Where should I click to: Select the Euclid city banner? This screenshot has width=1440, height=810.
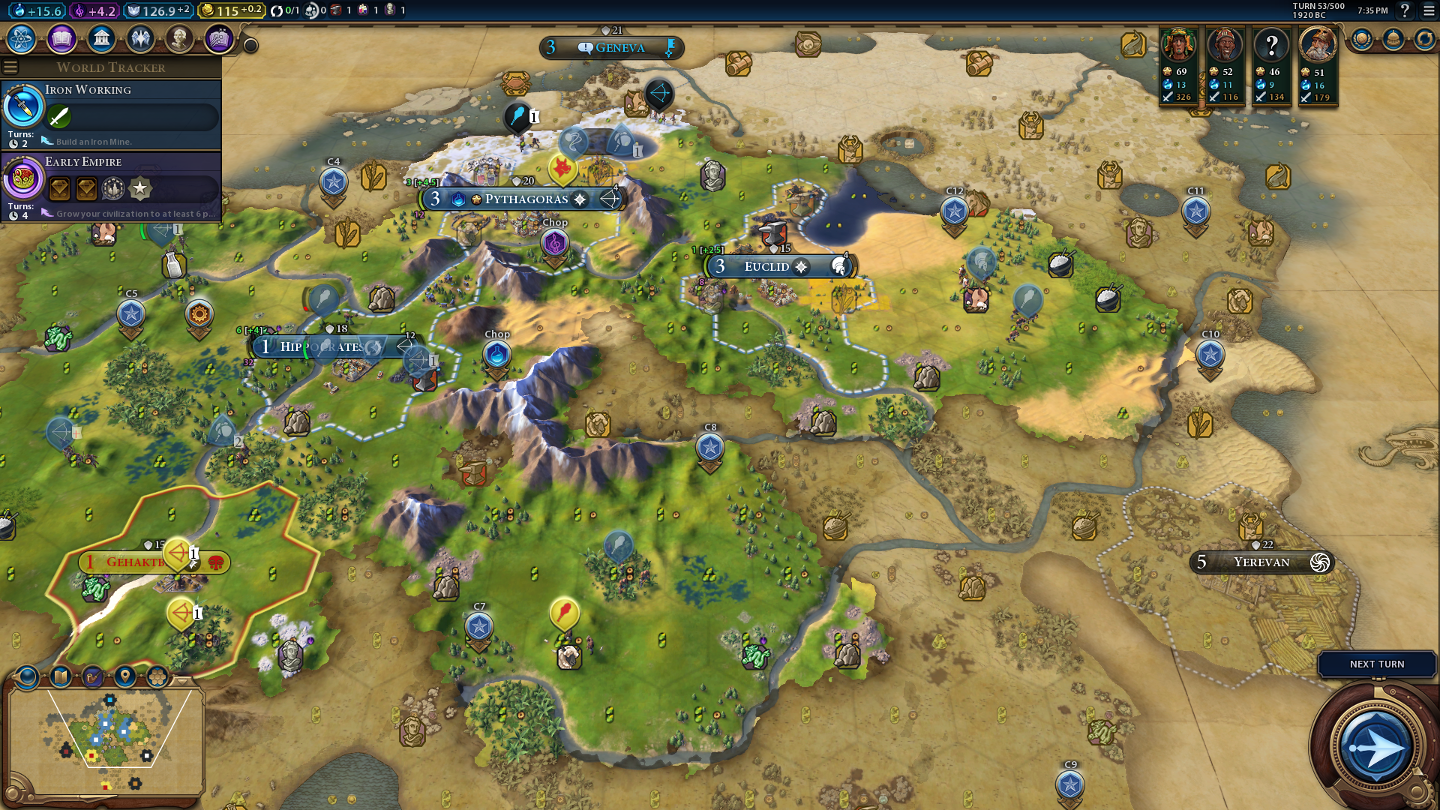[767, 267]
